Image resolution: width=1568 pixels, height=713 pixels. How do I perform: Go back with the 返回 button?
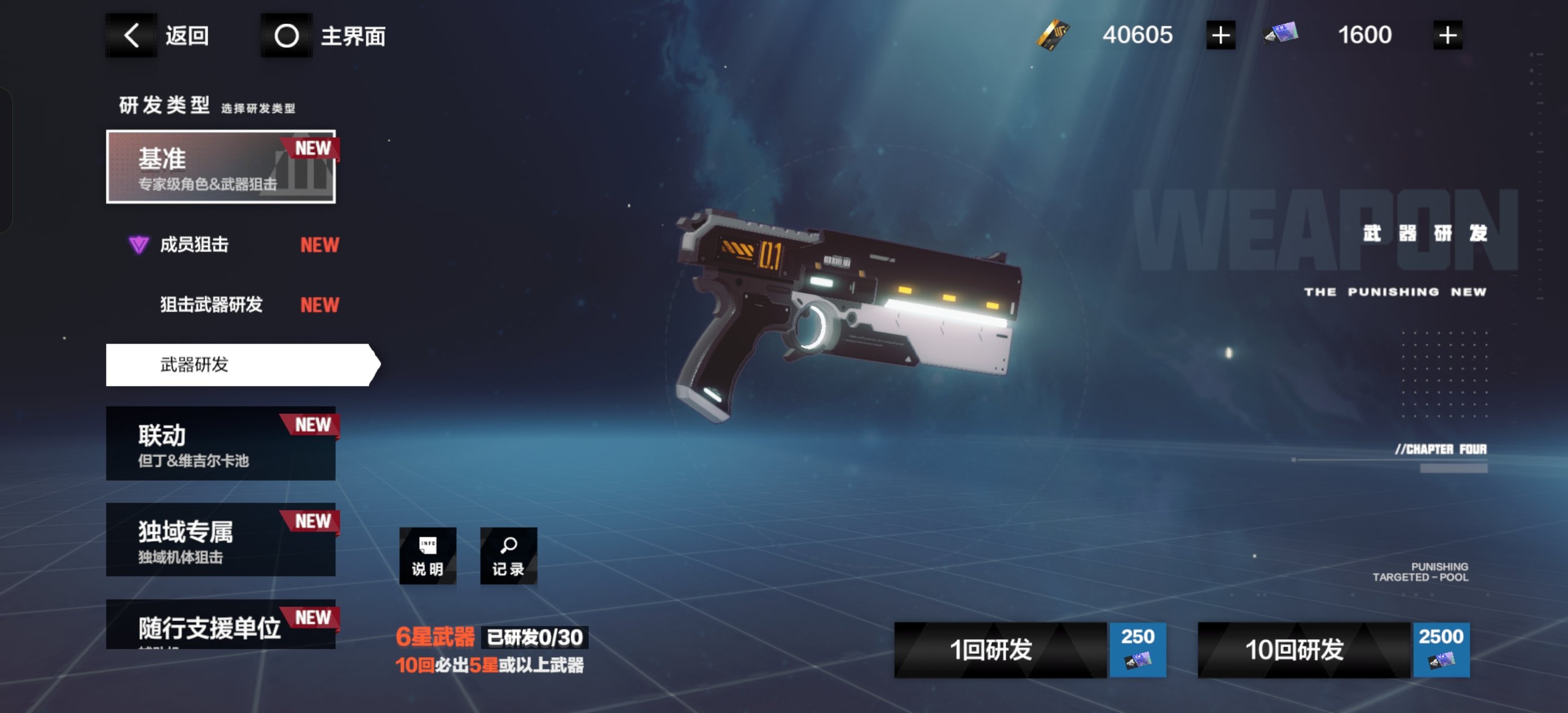pos(160,36)
